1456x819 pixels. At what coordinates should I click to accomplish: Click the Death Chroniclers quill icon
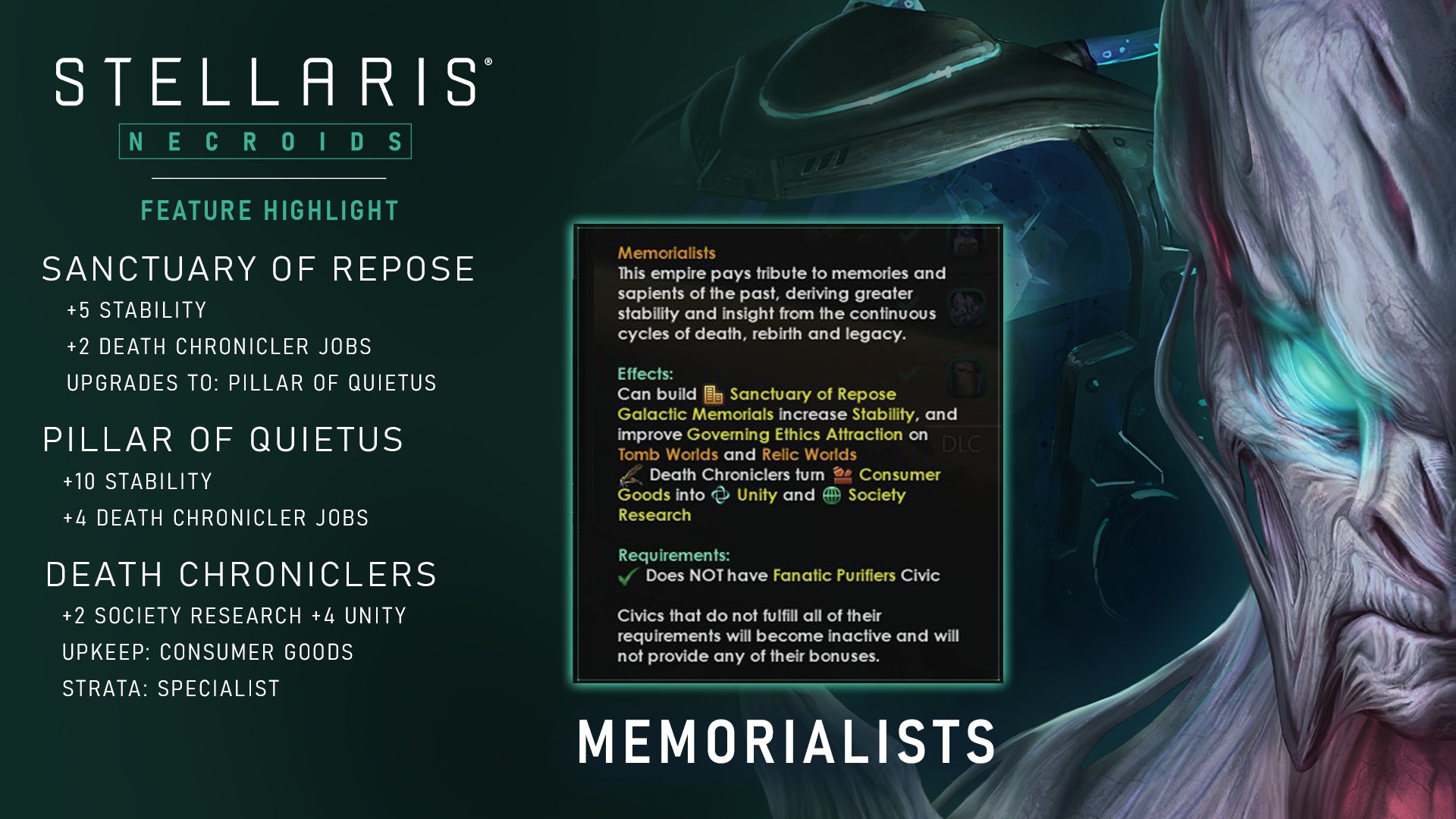[x=629, y=475]
